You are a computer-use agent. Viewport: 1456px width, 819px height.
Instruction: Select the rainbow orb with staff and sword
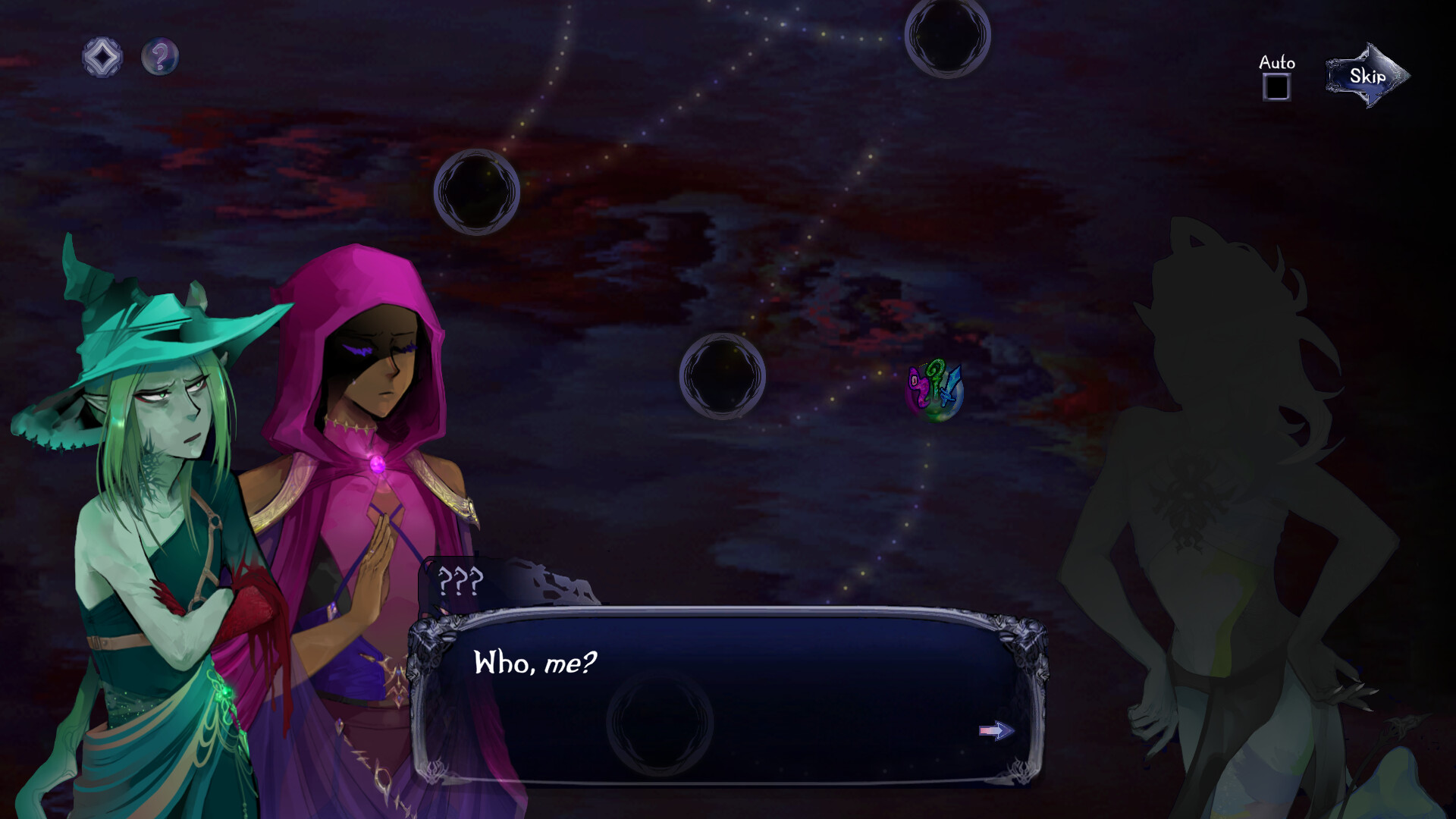(935, 391)
